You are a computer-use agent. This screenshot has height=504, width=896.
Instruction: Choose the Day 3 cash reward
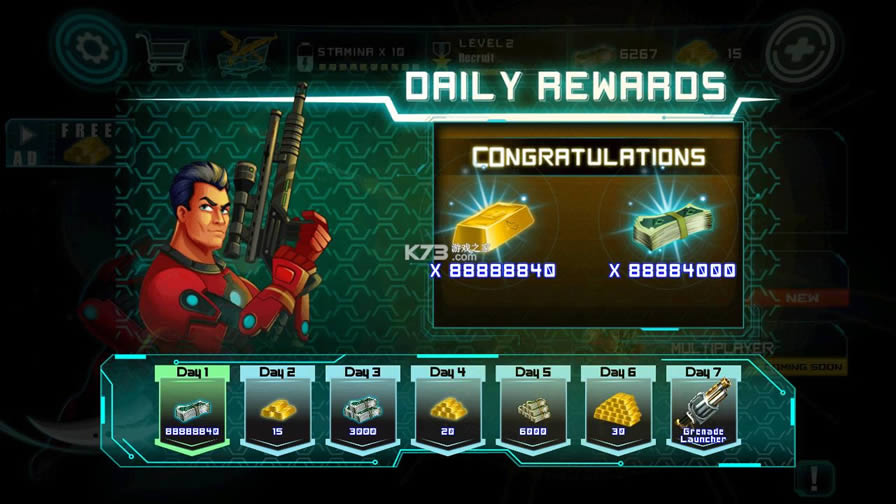click(362, 409)
